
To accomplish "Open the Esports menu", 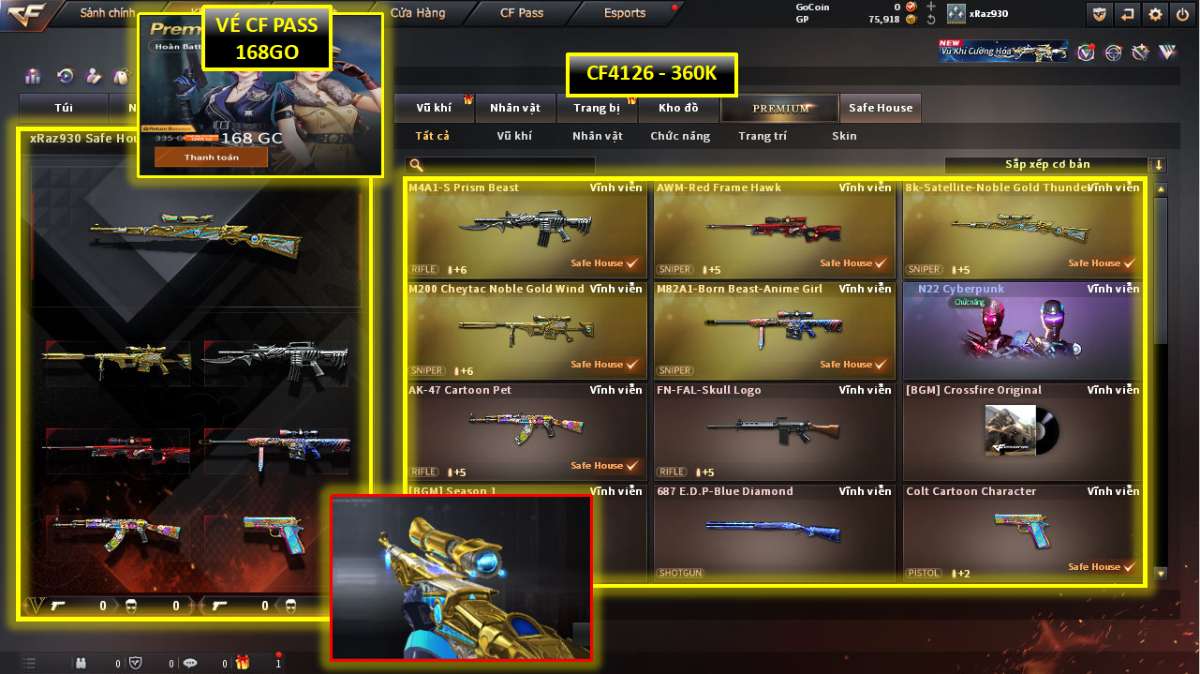I will click(624, 13).
